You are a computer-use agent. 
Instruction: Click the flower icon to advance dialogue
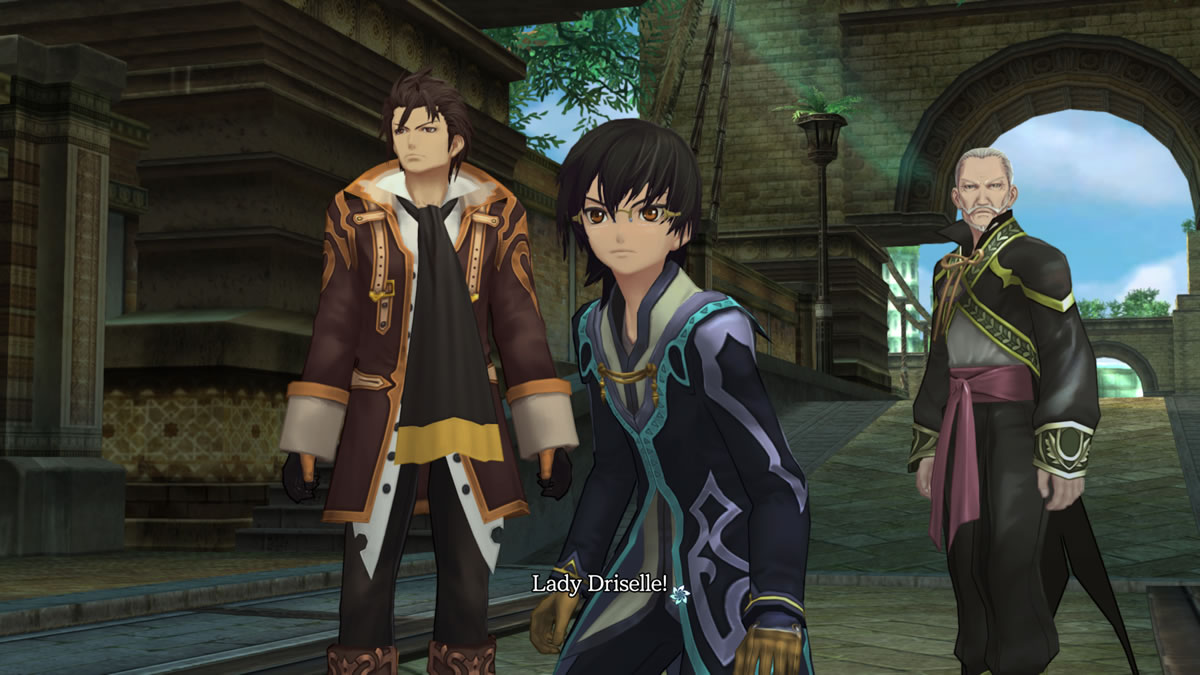click(680, 594)
